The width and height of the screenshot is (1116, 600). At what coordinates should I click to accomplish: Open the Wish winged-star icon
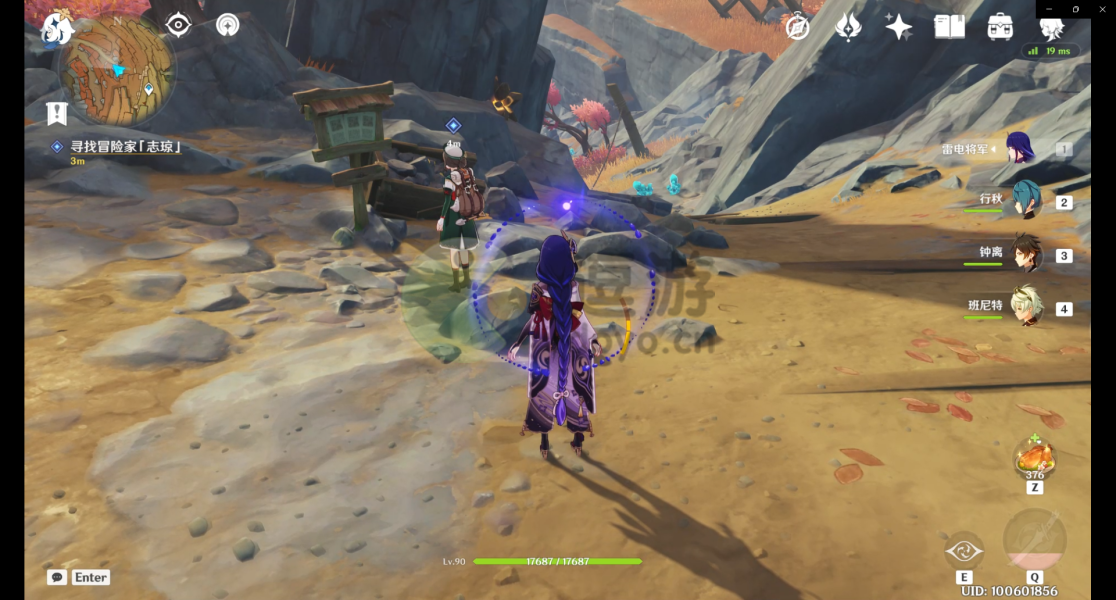point(848,27)
